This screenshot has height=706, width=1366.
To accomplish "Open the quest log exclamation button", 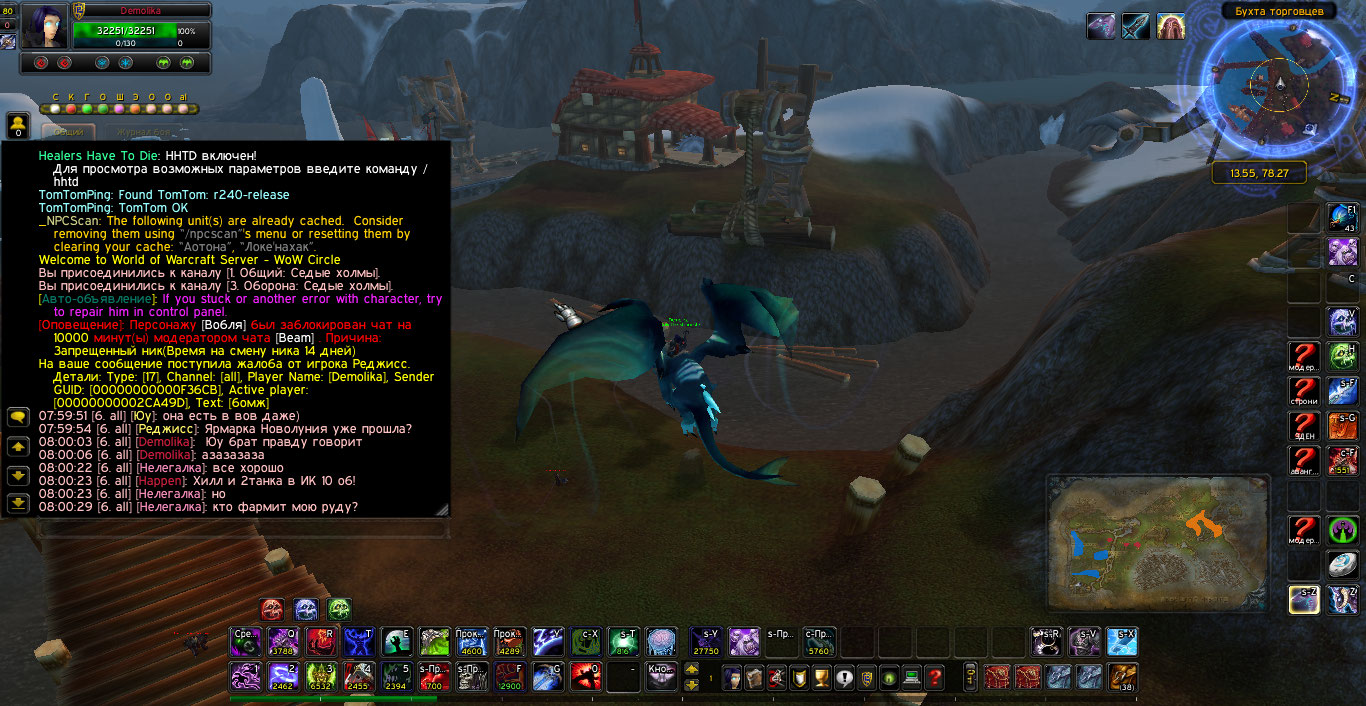I will 843,677.
